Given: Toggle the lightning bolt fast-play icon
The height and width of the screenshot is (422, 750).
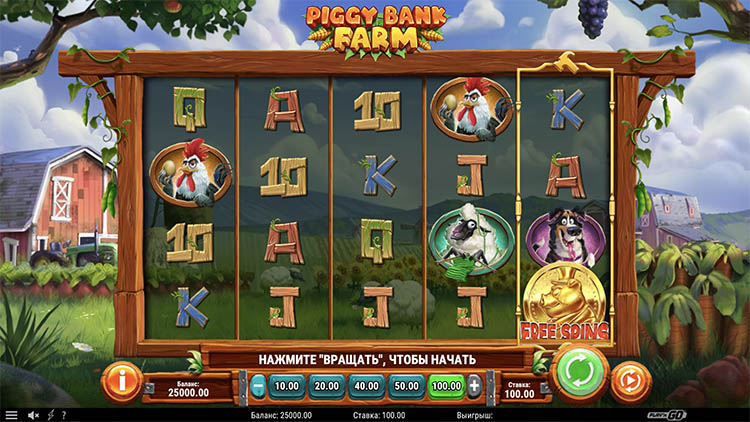Looking at the screenshot, I should (51, 415).
